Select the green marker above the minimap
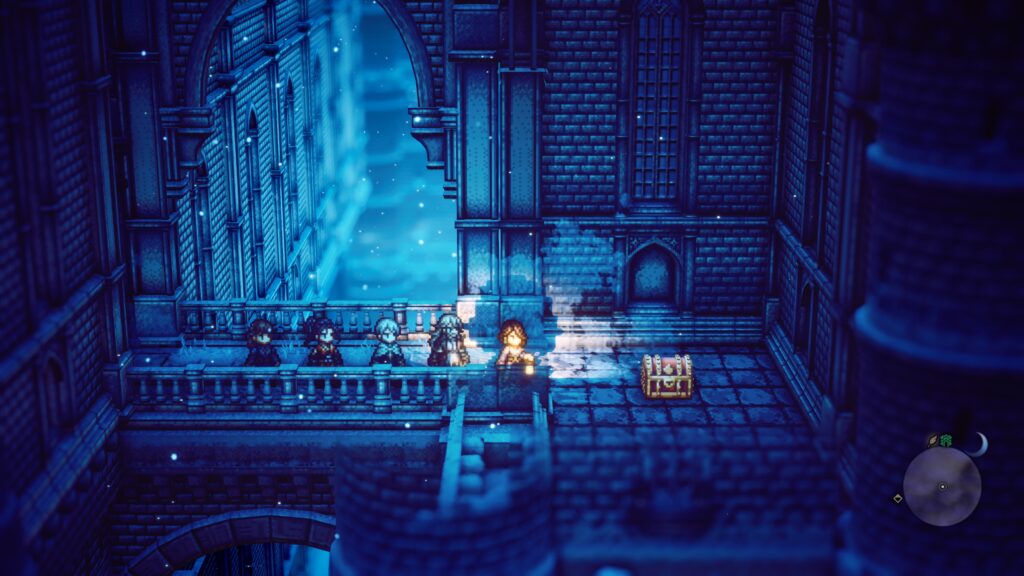Screen dimensions: 1024x576 [946, 440]
